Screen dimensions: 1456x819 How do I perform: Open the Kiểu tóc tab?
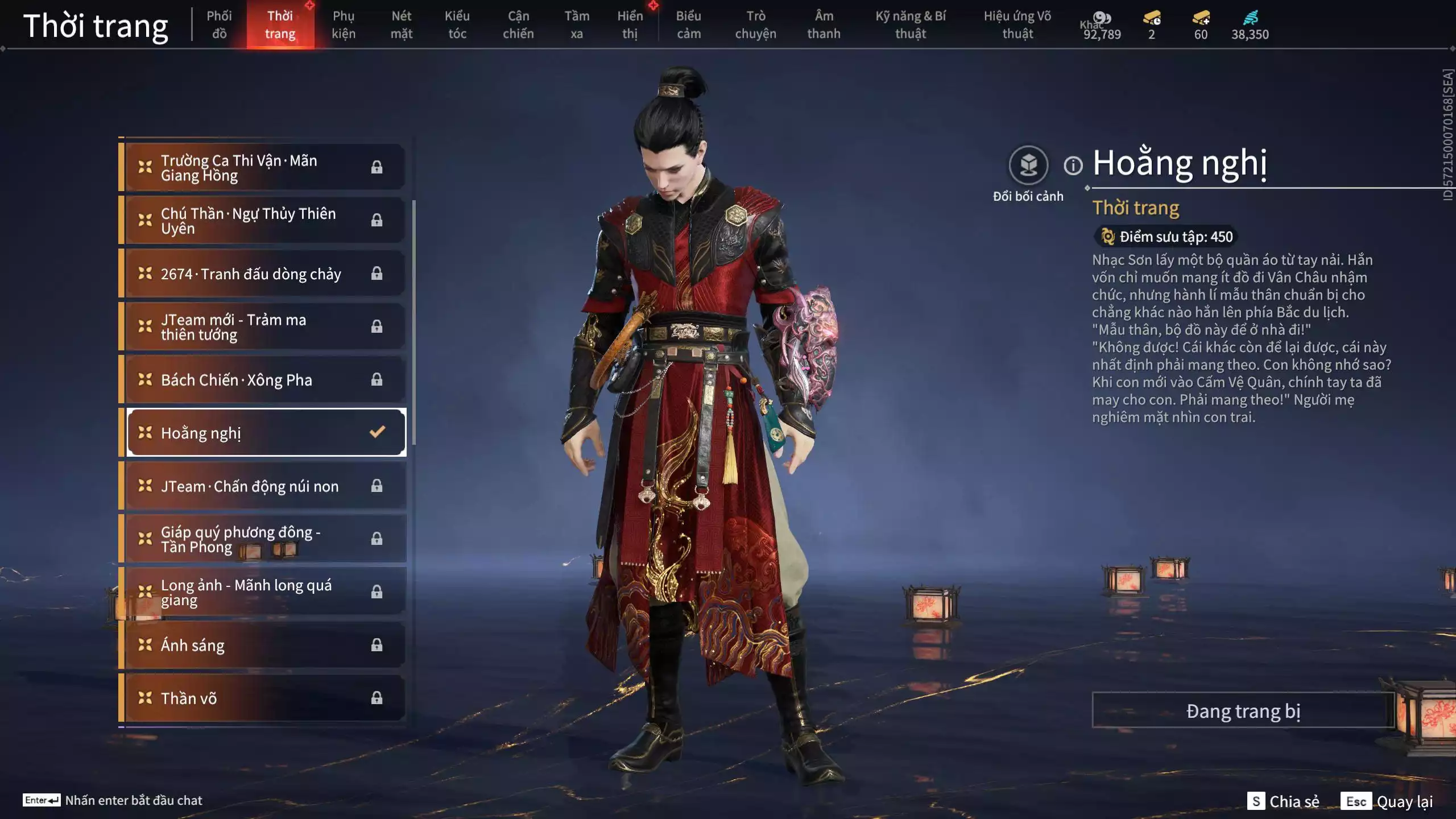(x=458, y=24)
